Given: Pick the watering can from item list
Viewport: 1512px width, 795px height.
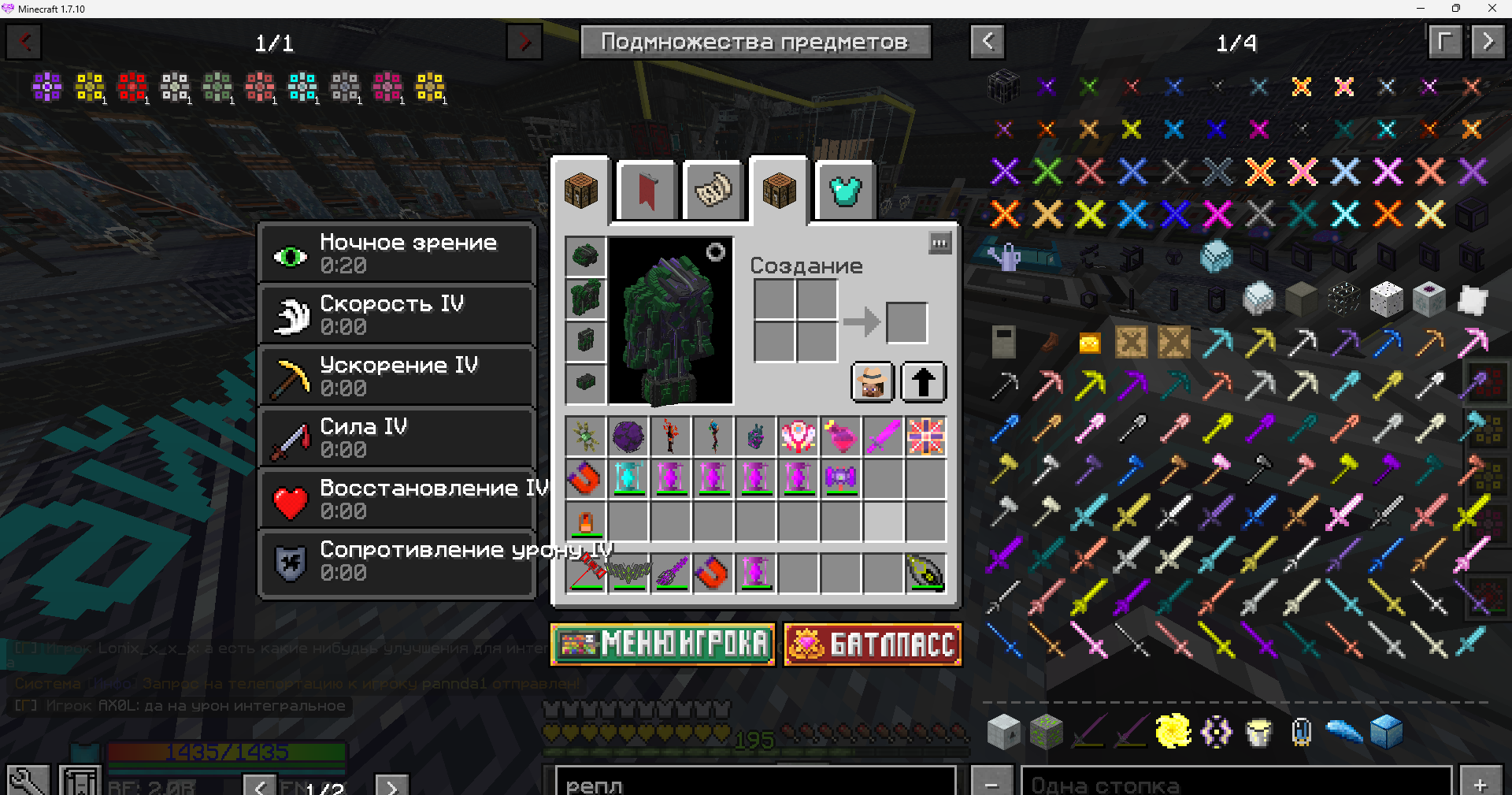Looking at the screenshot, I should (x=1005, y=257).
